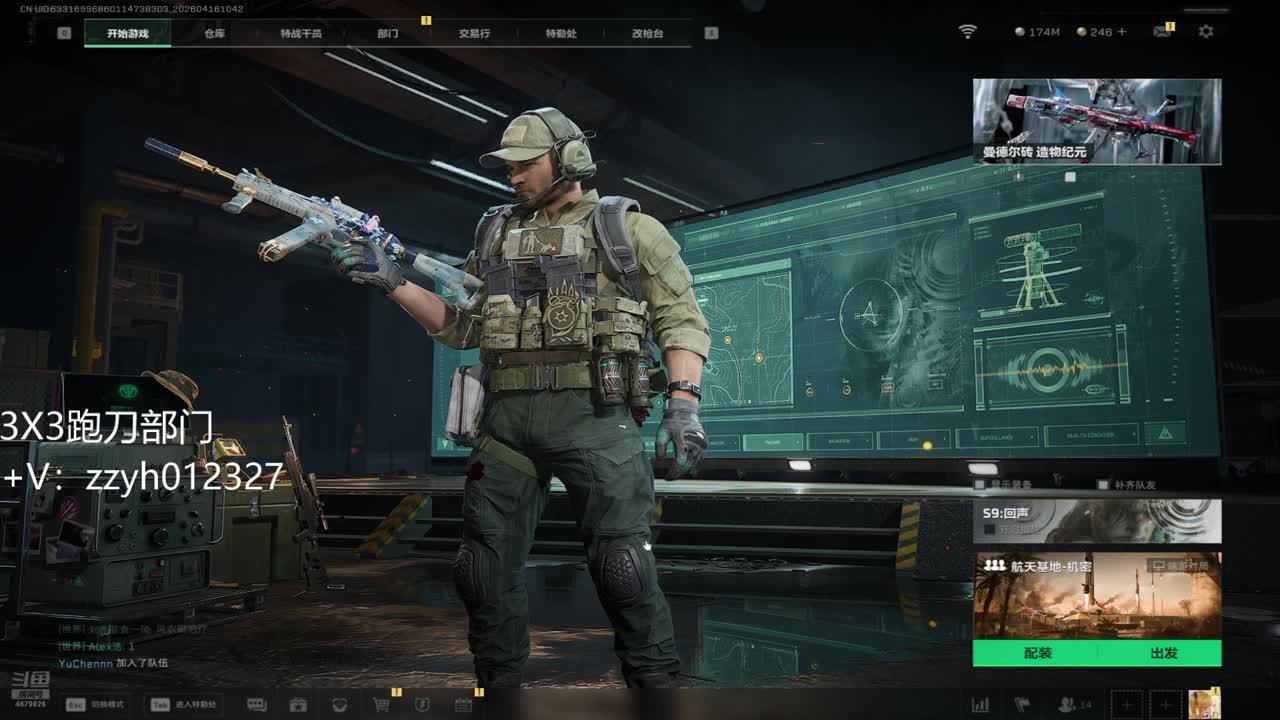Image resolution: width=1280 pixels, height=720 pixels.
Task: Switch to the 仓库 (Warehouse) tab
Action: pyautogui.click(x=214, y=33)
